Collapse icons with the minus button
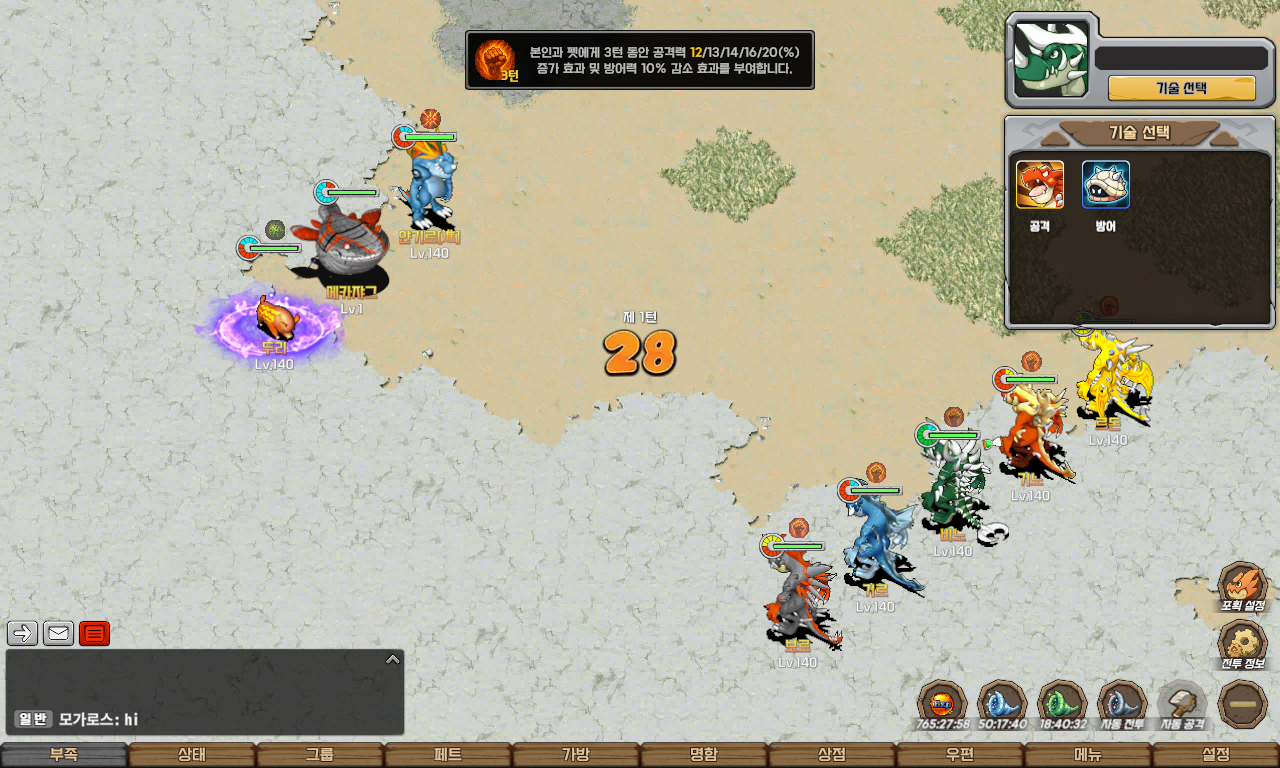The height and width of the screenshot is (768, 1280). [1243, 703]
